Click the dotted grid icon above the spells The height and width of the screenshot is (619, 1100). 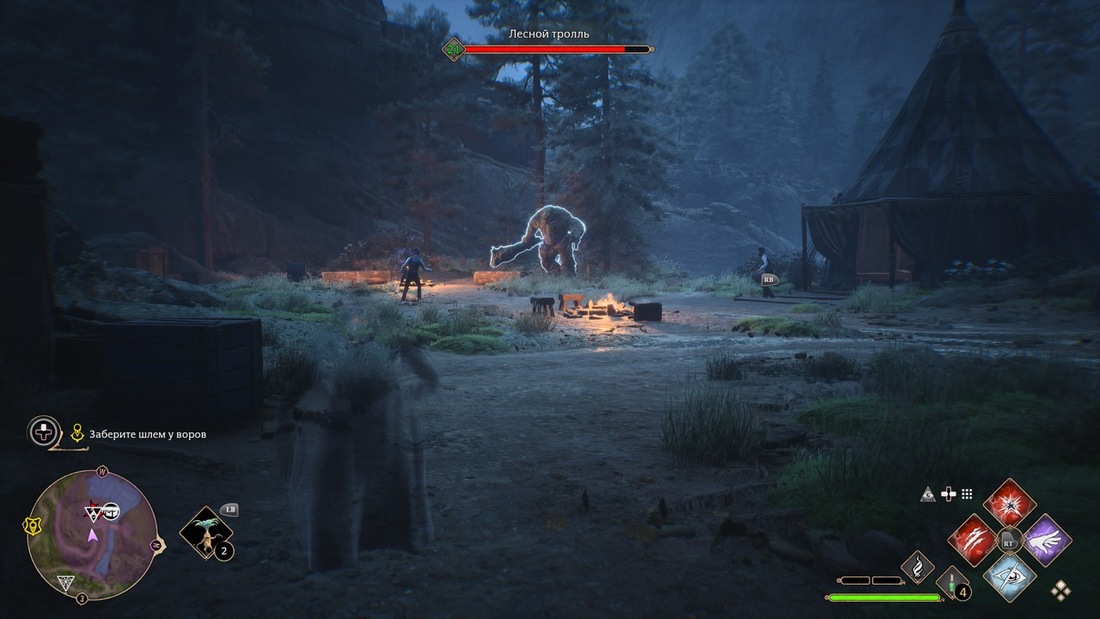967,494
